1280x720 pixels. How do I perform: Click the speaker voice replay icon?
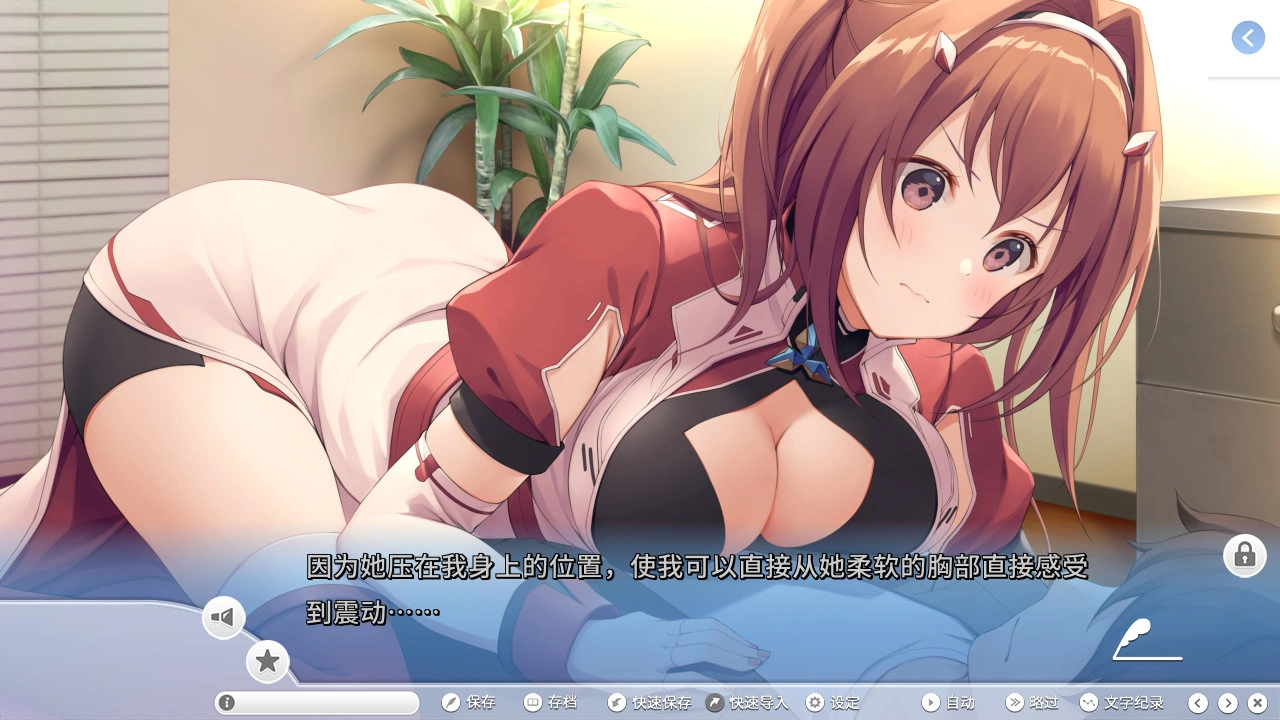pos(224,618)
